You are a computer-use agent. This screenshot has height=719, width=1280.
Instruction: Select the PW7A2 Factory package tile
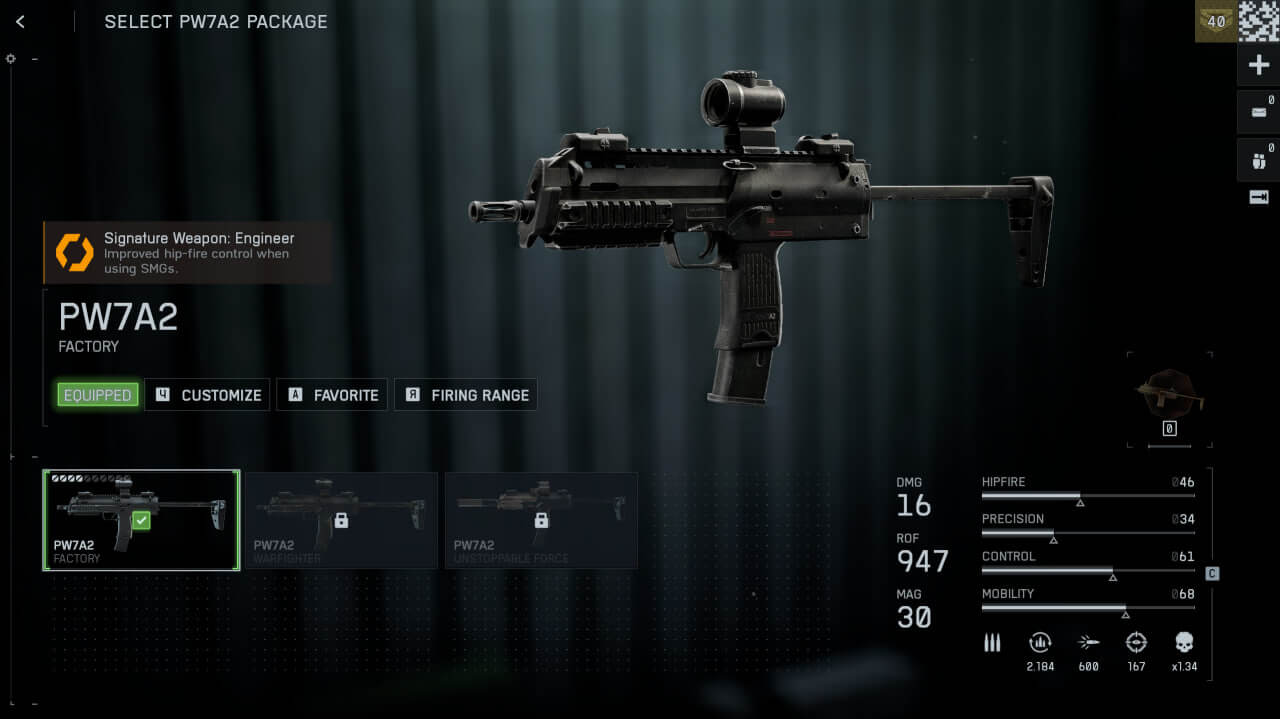point(141,520)
